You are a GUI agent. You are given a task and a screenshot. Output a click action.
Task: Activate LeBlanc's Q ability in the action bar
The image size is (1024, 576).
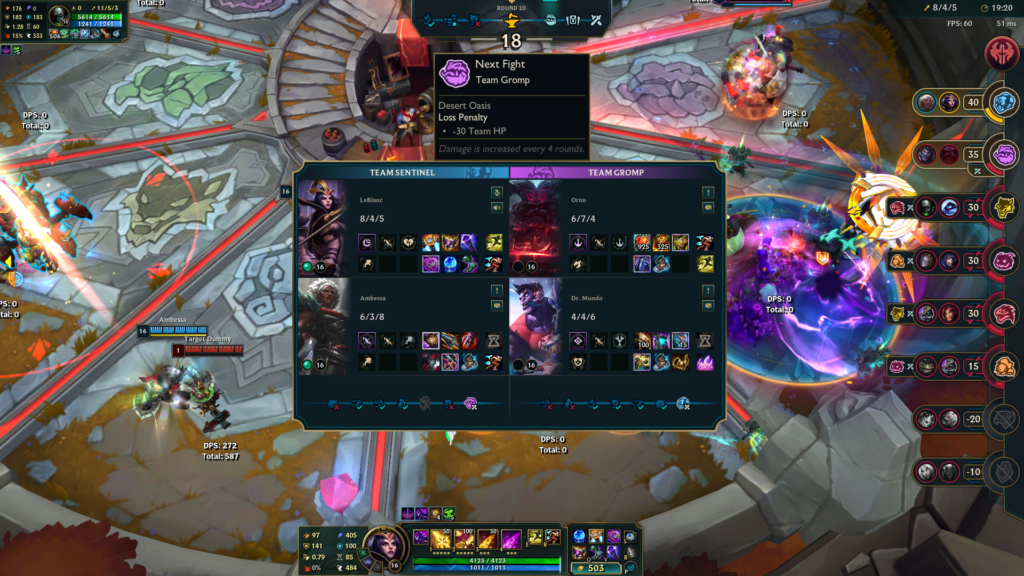coord(439,538)
